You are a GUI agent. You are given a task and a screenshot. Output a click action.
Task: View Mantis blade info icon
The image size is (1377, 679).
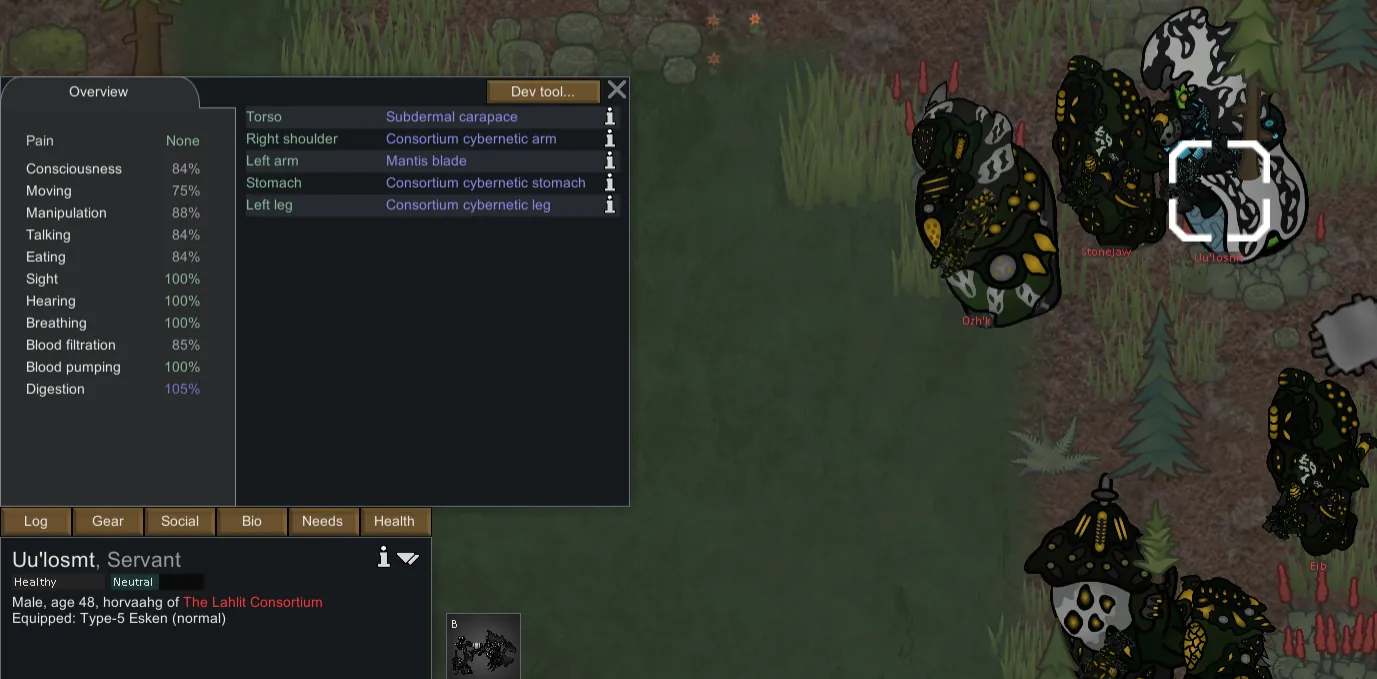tap(610, 161)
